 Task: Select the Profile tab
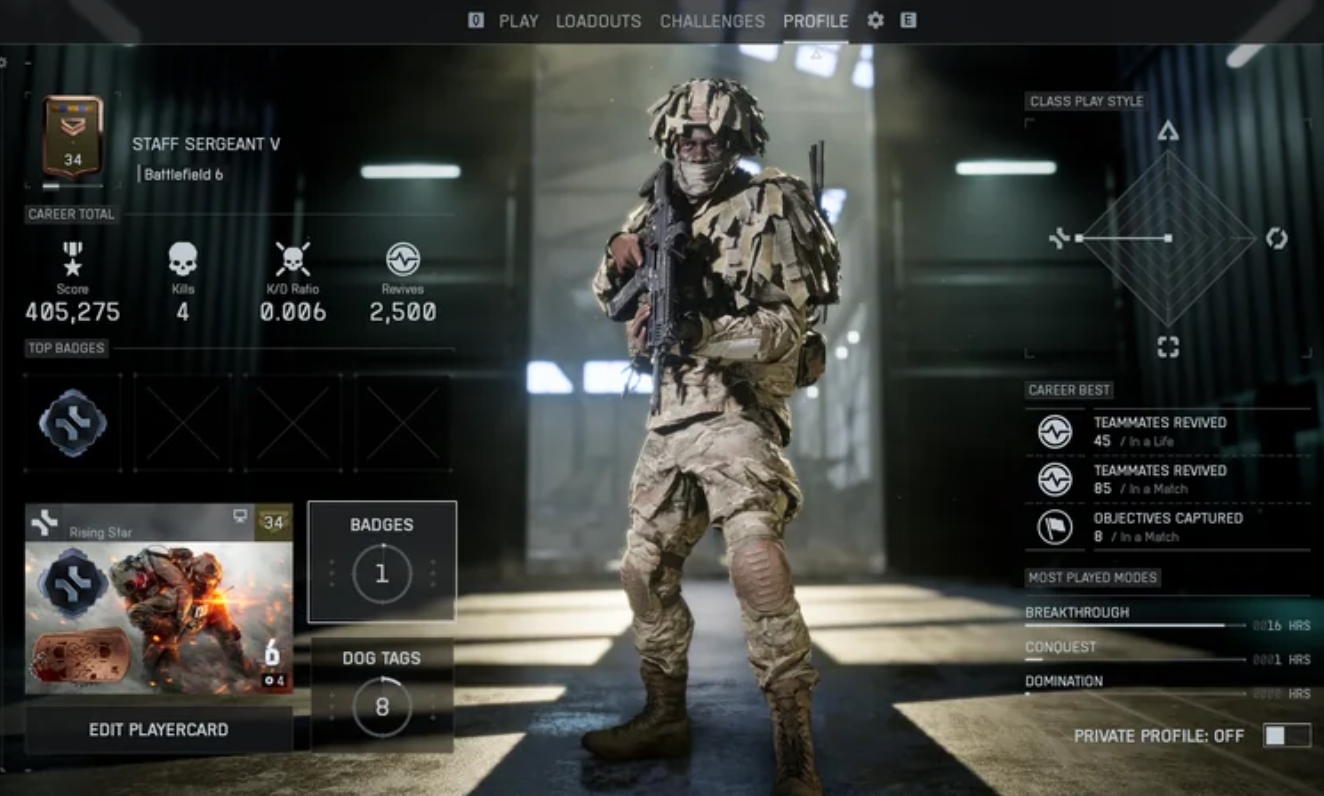[815, 21]
